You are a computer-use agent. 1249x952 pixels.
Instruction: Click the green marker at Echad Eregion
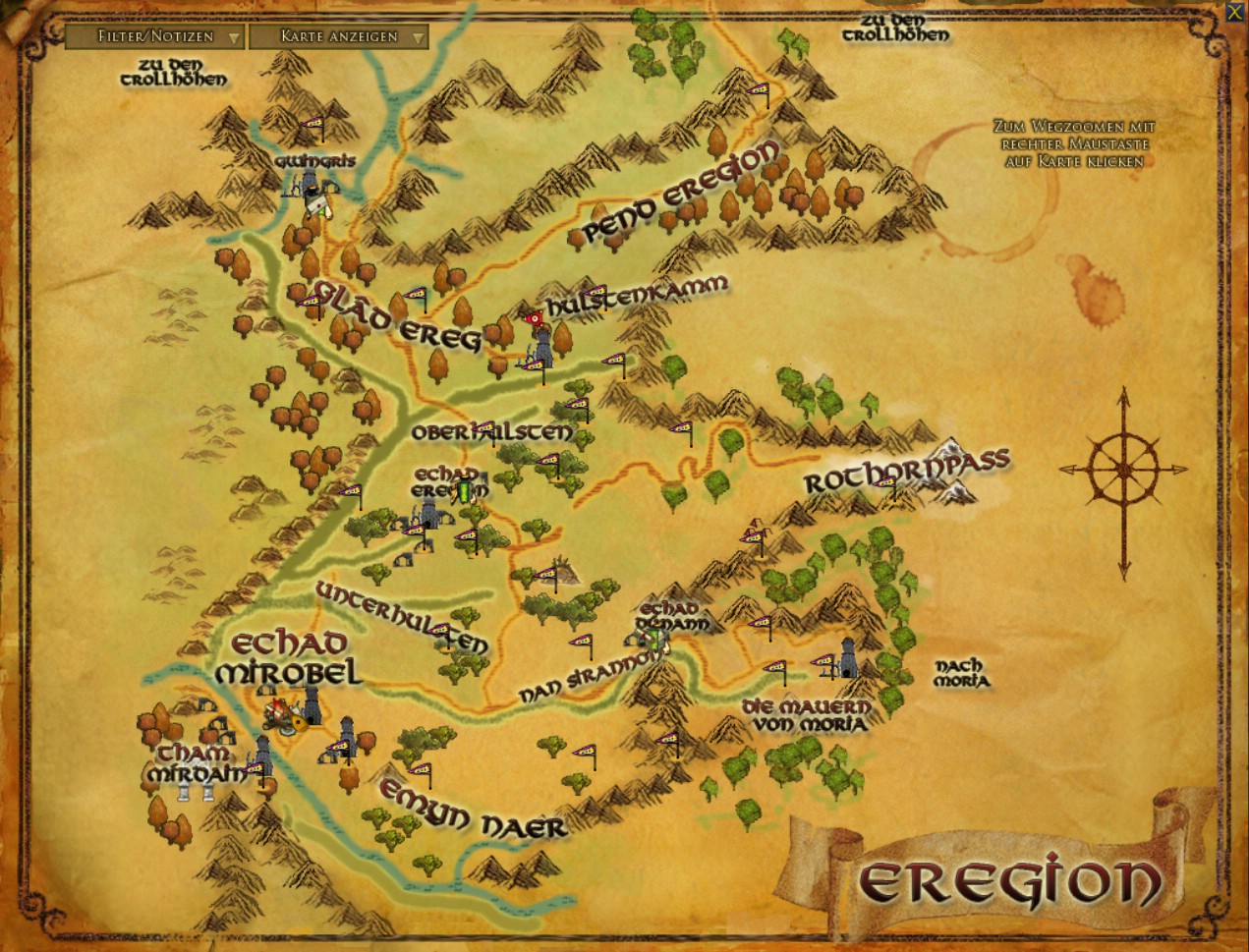tap(464, 490)
